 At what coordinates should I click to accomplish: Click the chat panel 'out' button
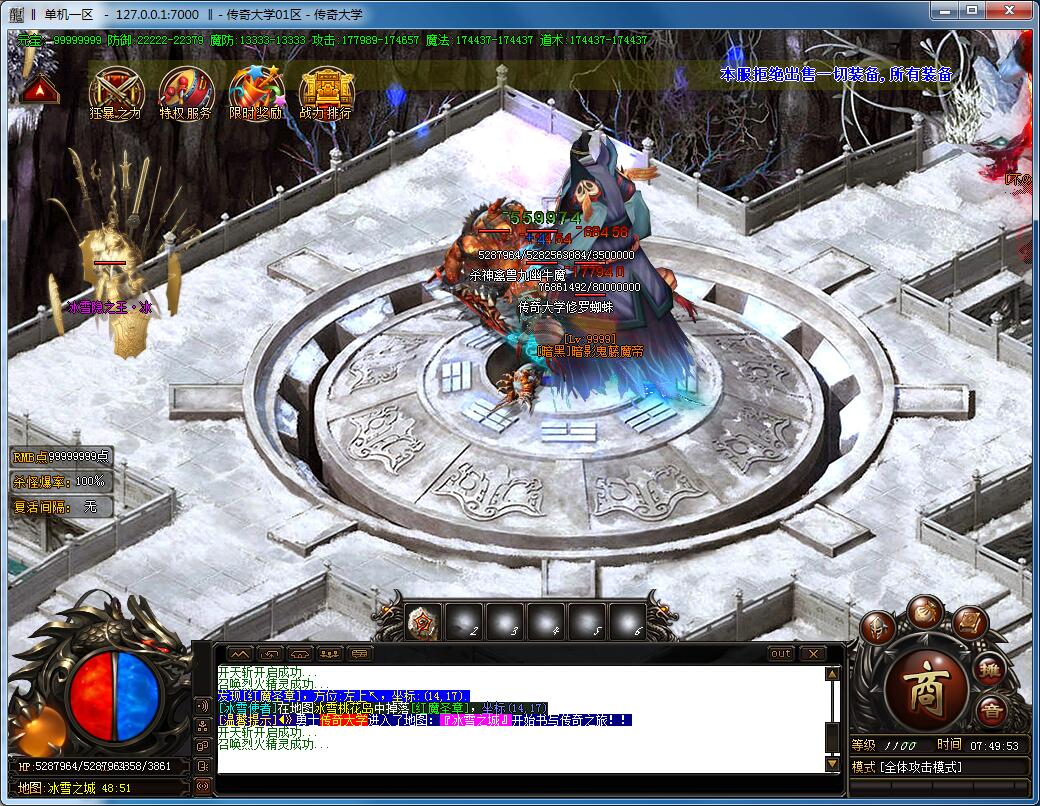[x=780, y=653]
